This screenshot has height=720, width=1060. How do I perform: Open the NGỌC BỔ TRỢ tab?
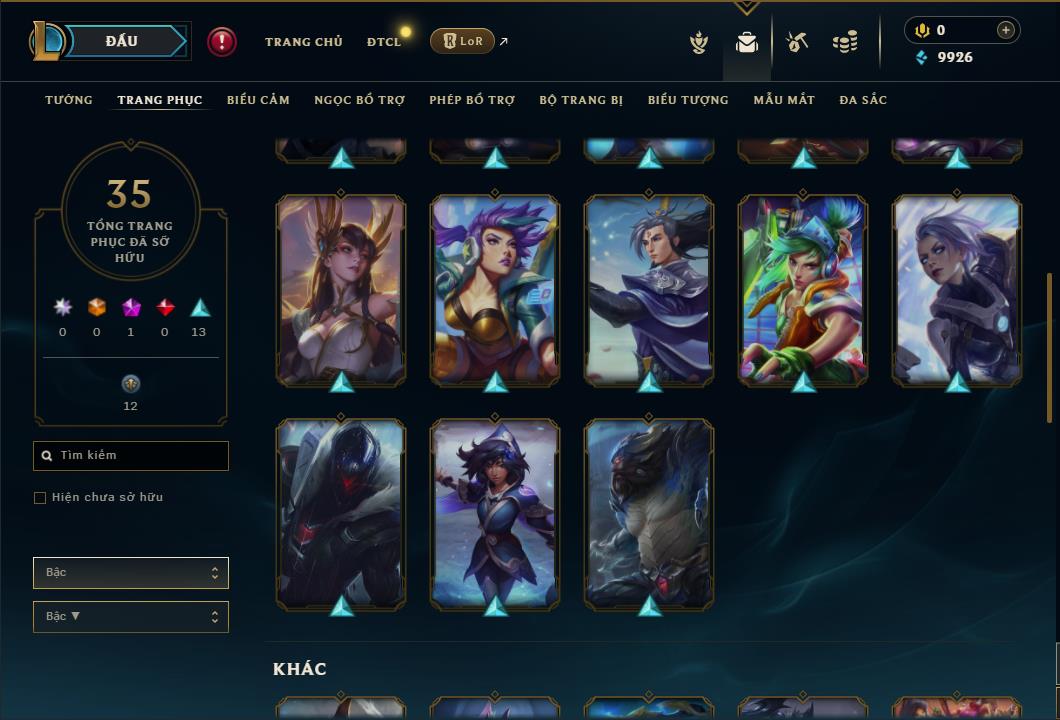pos(359,100)
